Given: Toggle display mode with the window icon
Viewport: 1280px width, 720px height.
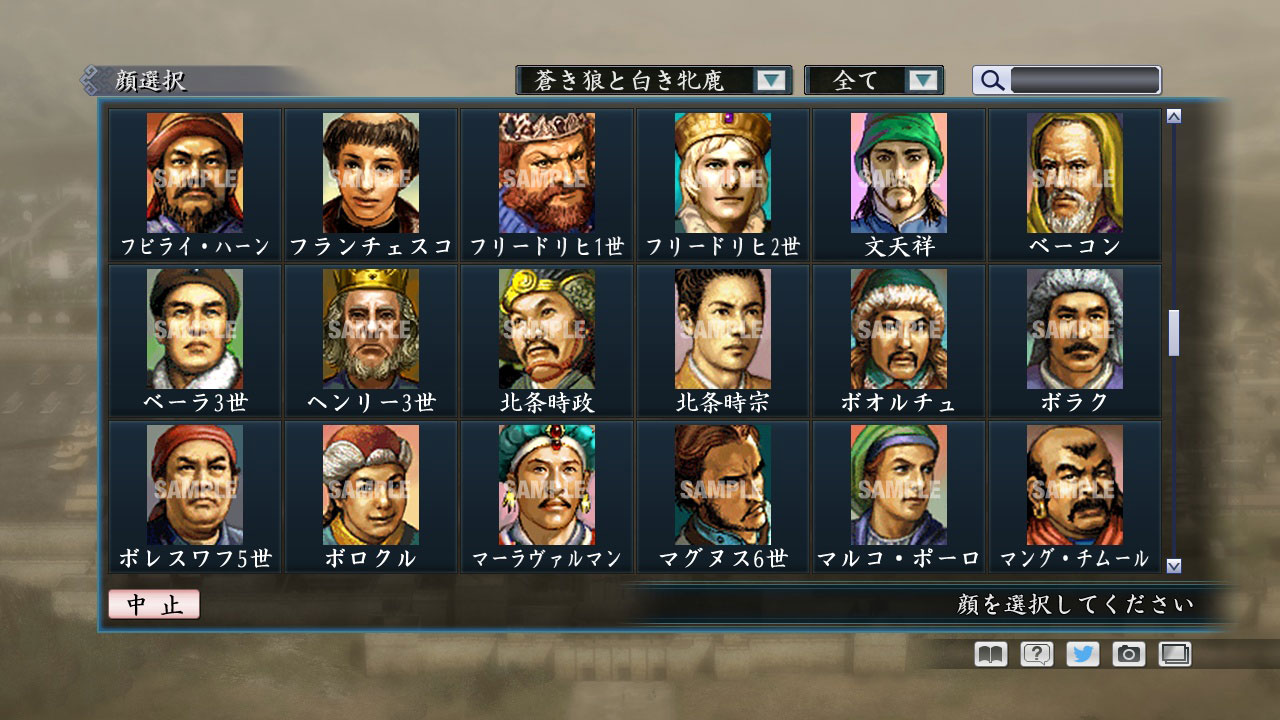Looking at the screenshot, I should [x=1175, y=654].
